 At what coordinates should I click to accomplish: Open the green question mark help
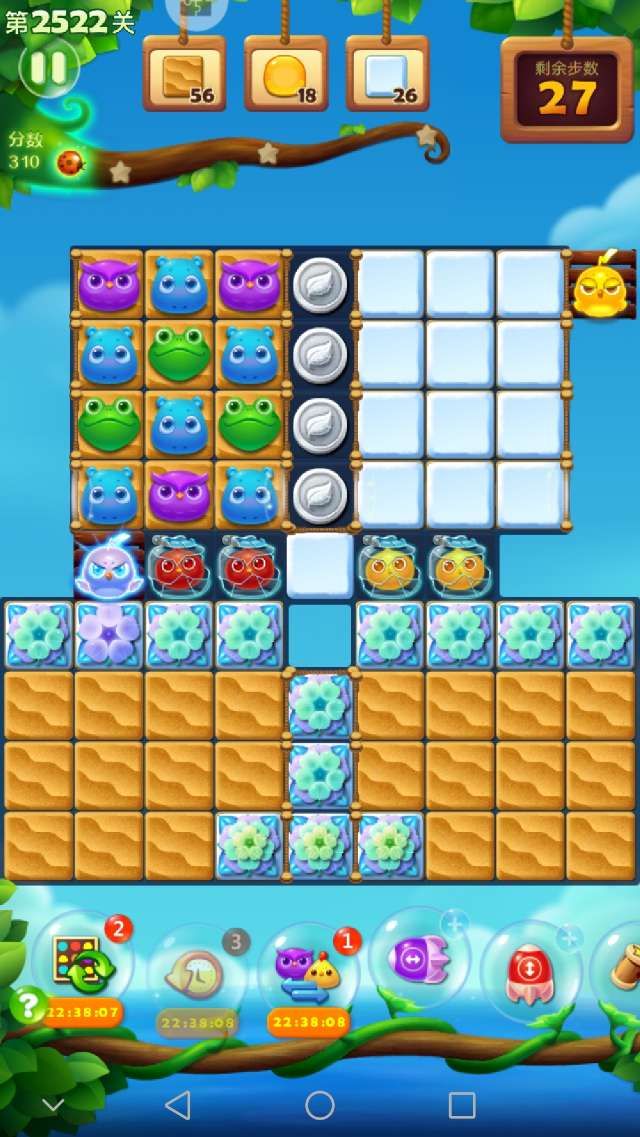click(27, 1002)
